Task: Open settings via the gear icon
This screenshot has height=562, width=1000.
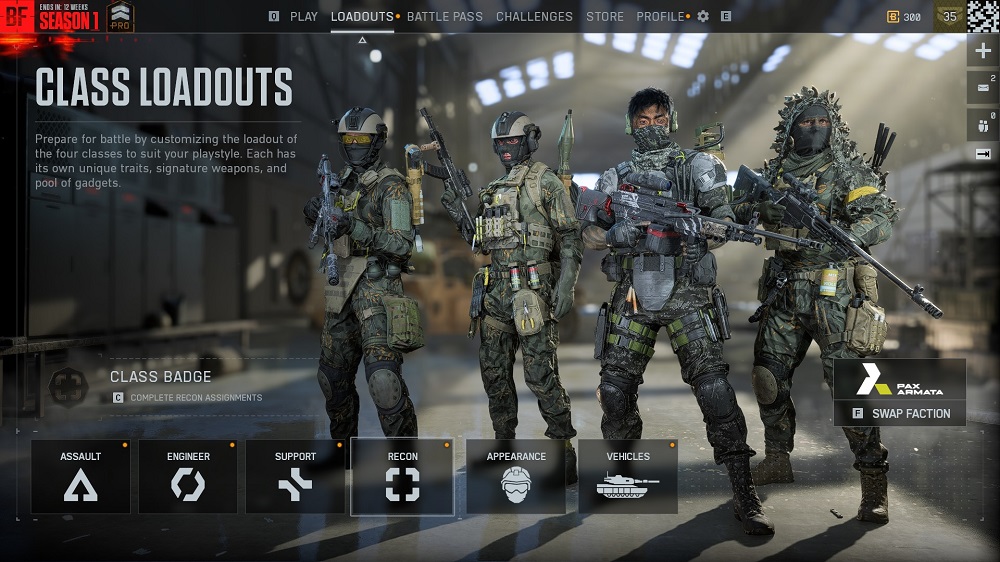Action: tap(703, 16)
